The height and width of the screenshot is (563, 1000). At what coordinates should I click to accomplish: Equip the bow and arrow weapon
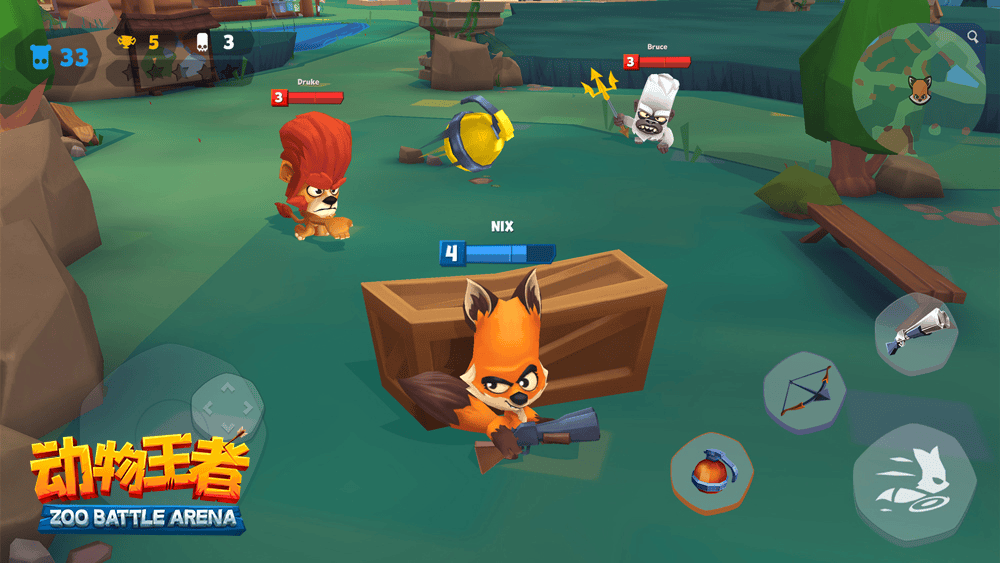pyautogui.click(x=805, y=390)
